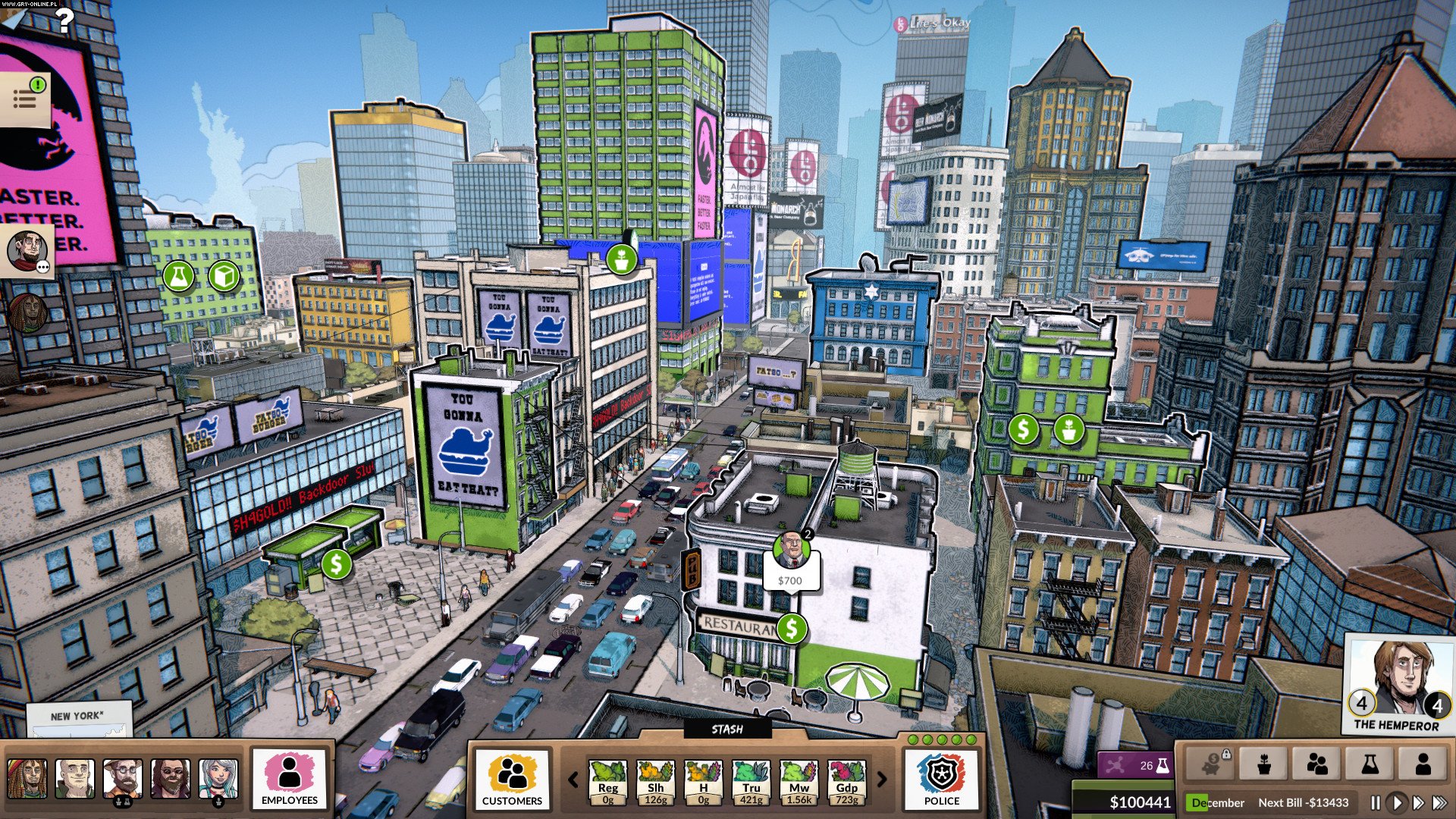
Task: Click the stash left arrow
Action: [573, 779]
